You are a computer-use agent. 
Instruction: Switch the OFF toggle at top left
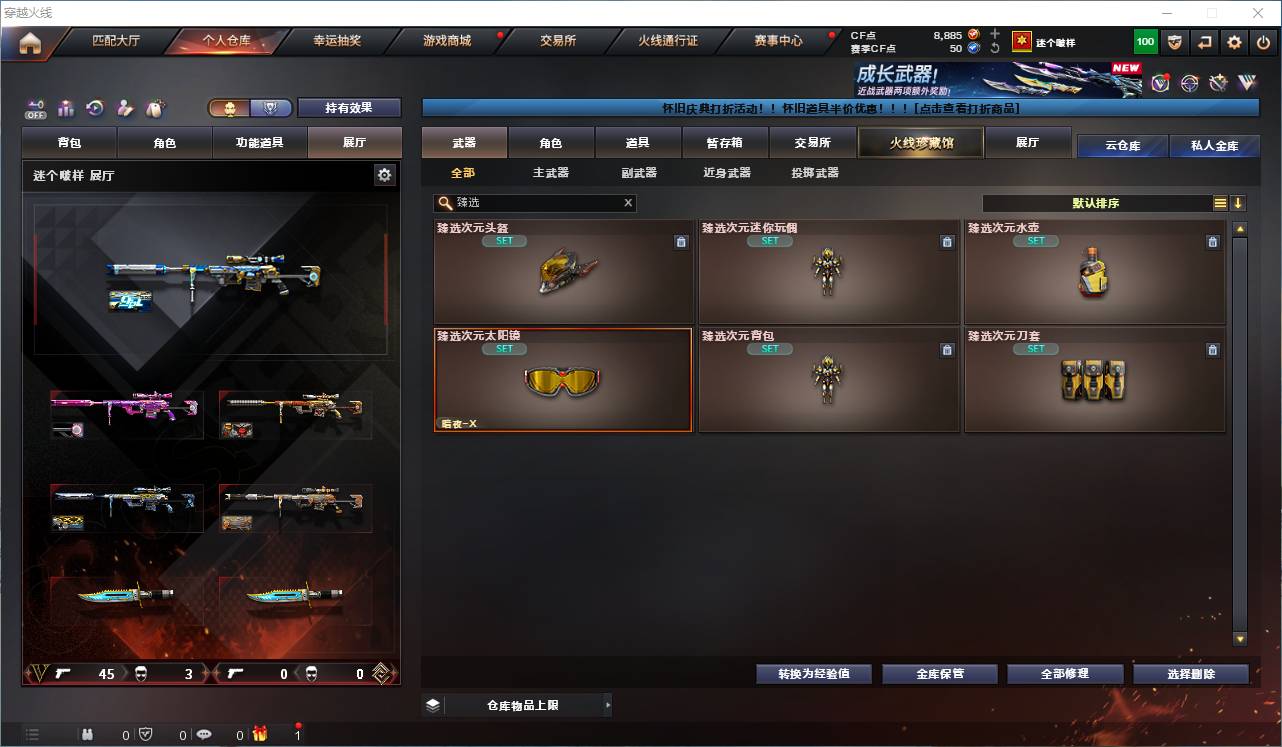36,108
